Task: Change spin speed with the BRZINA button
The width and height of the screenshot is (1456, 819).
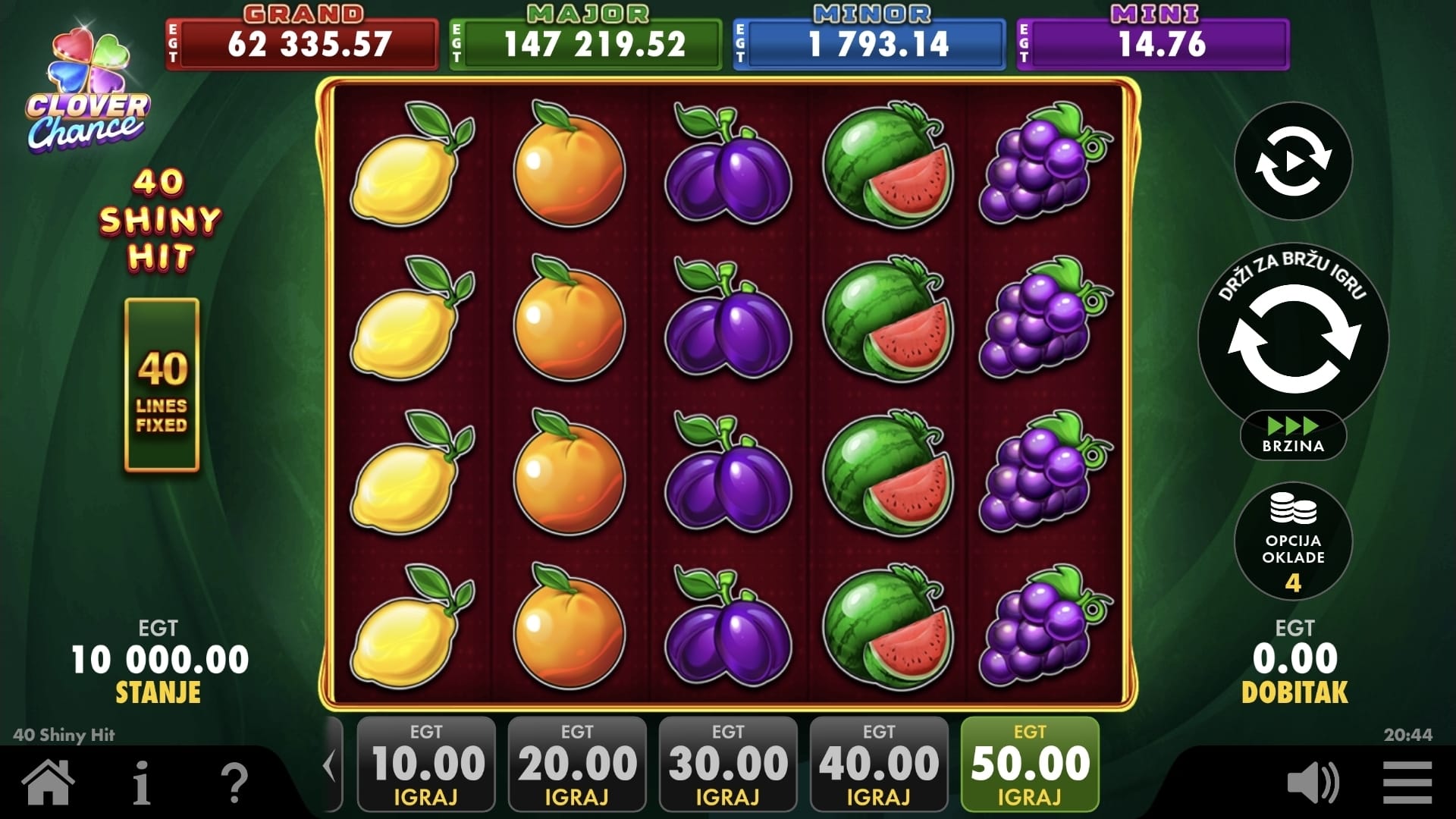Action: pyautogui.click(x=1294, y=435)
